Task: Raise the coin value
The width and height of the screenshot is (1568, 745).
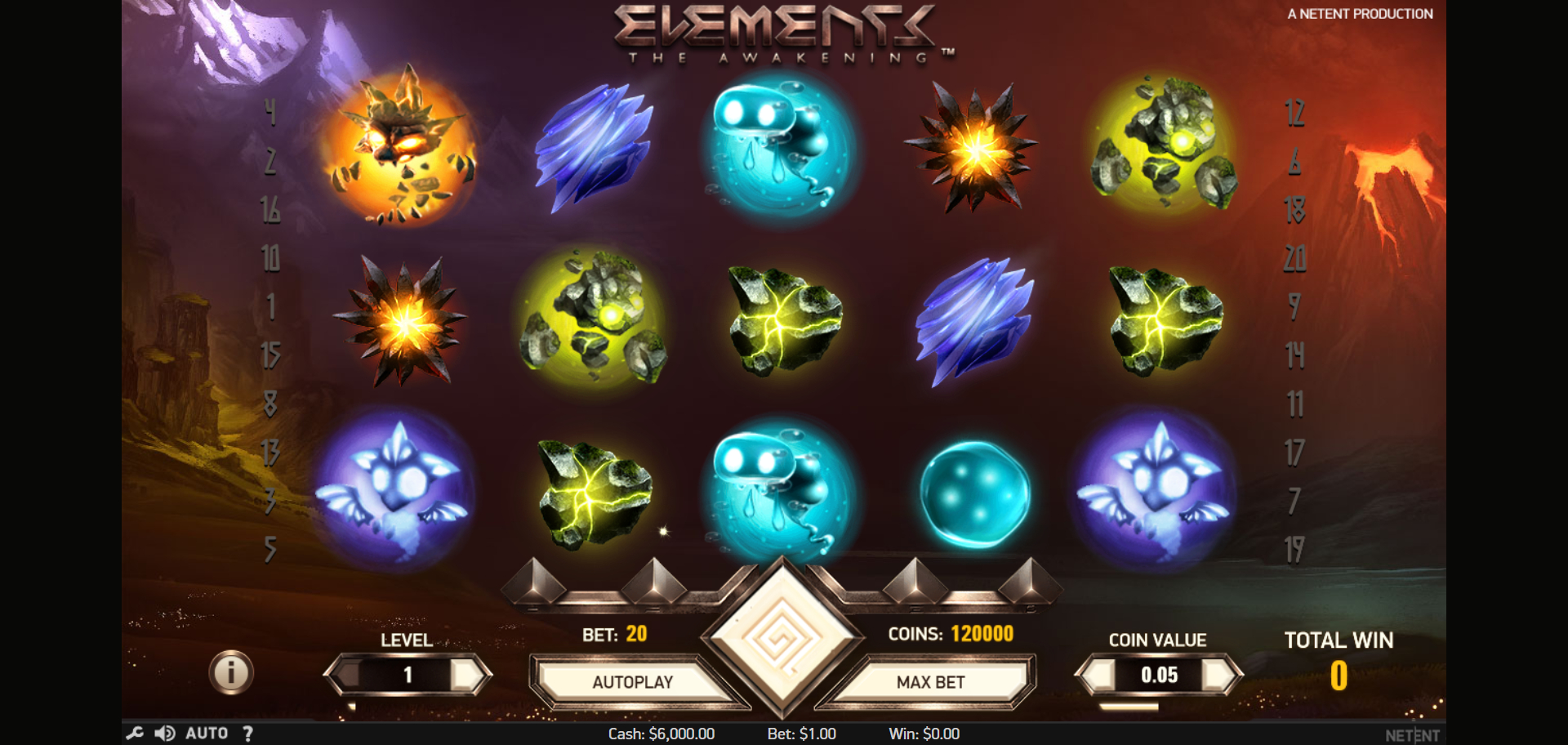Action: [1220, 675]
